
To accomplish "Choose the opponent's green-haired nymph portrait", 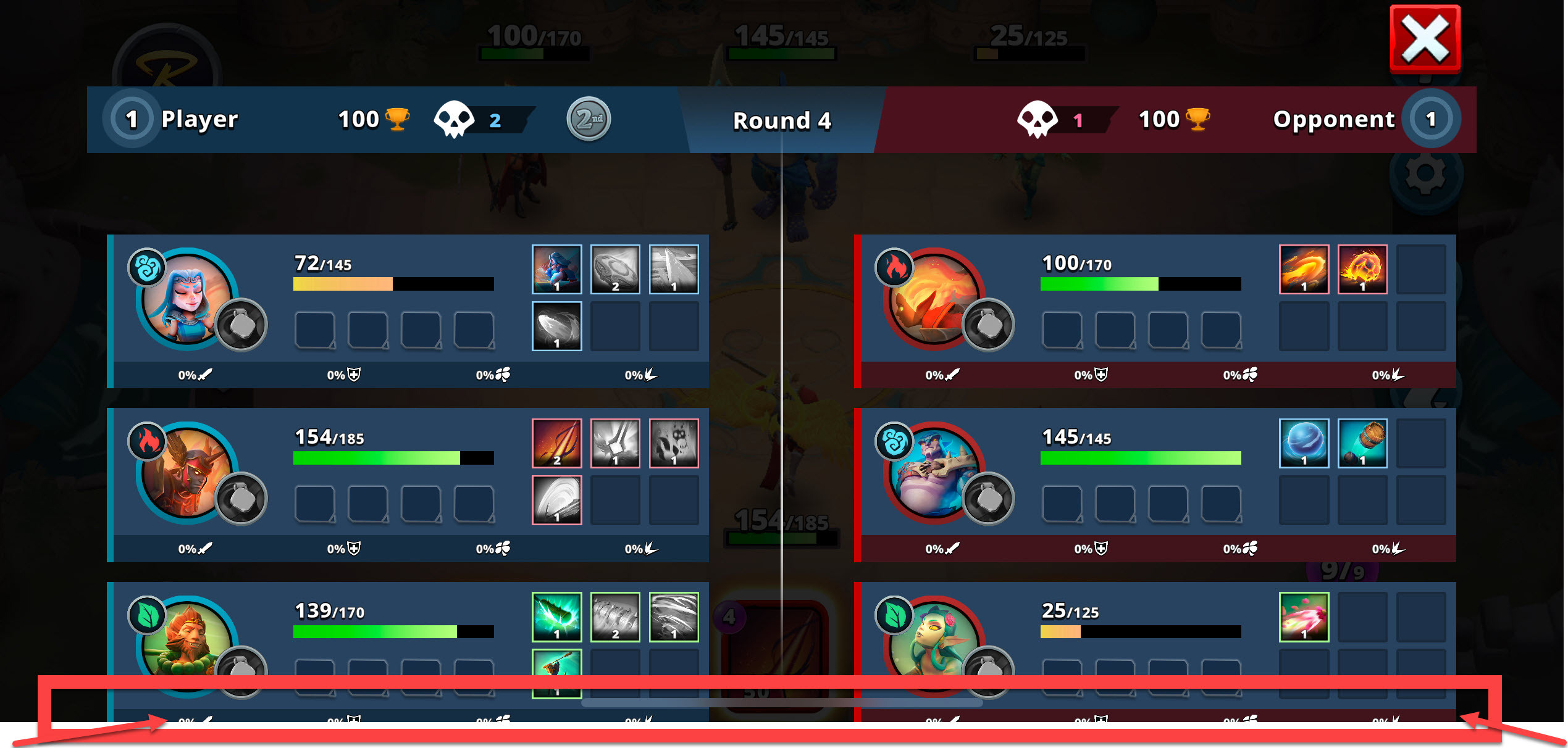I will [x=934, y=642].
